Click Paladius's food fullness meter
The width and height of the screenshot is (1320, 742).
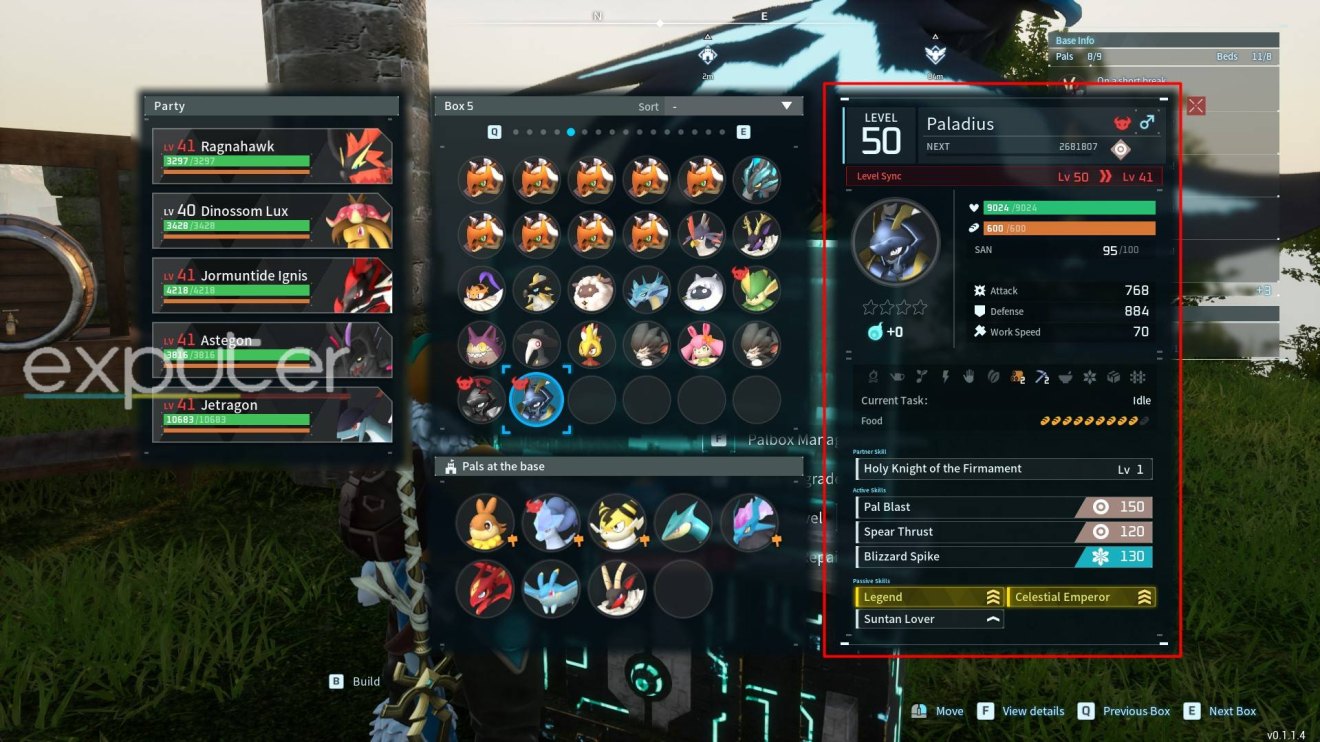pyautogui.click(x=1095, y=420)
